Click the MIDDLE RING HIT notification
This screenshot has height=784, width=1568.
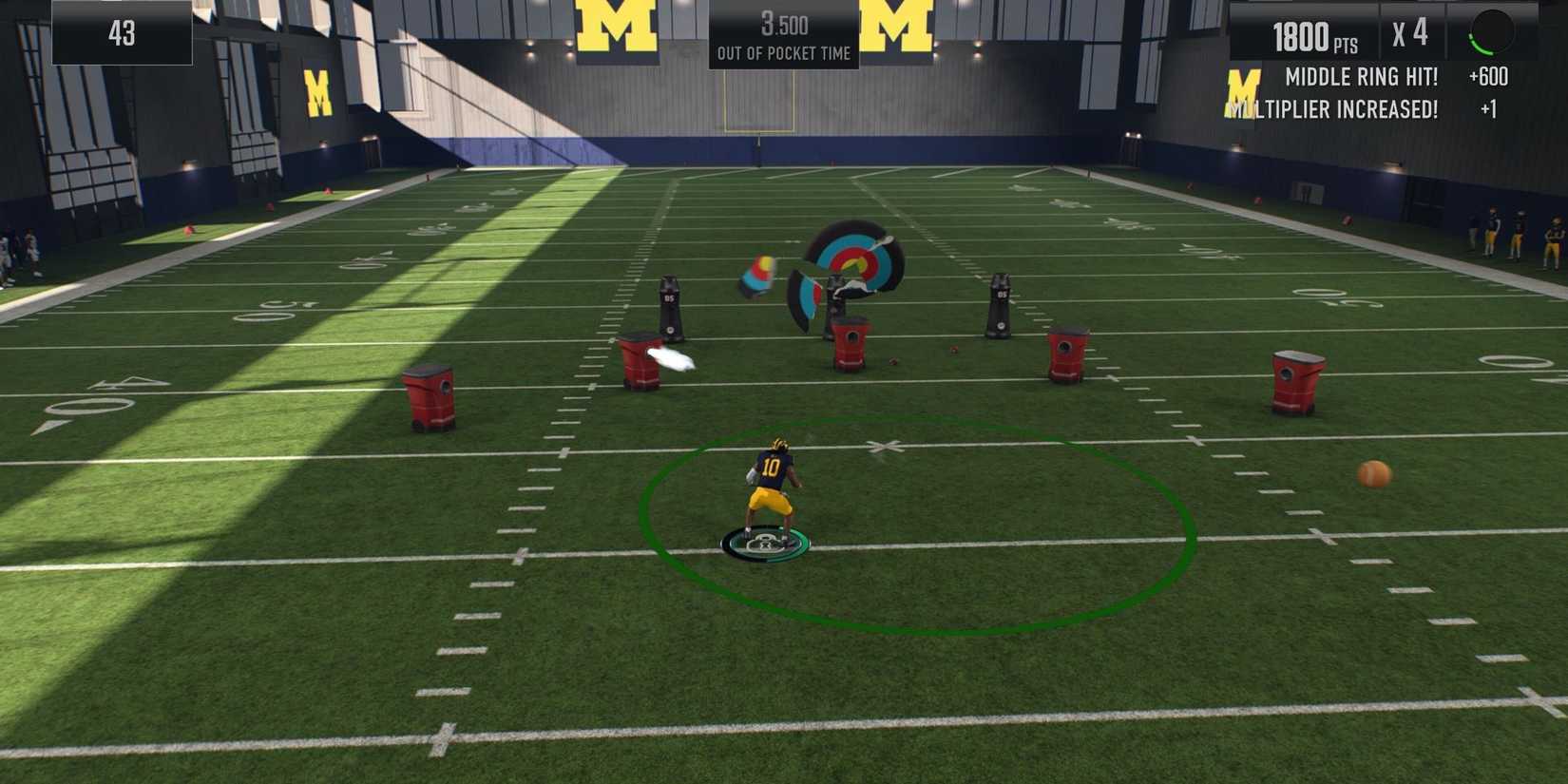tap(1361, 77)
